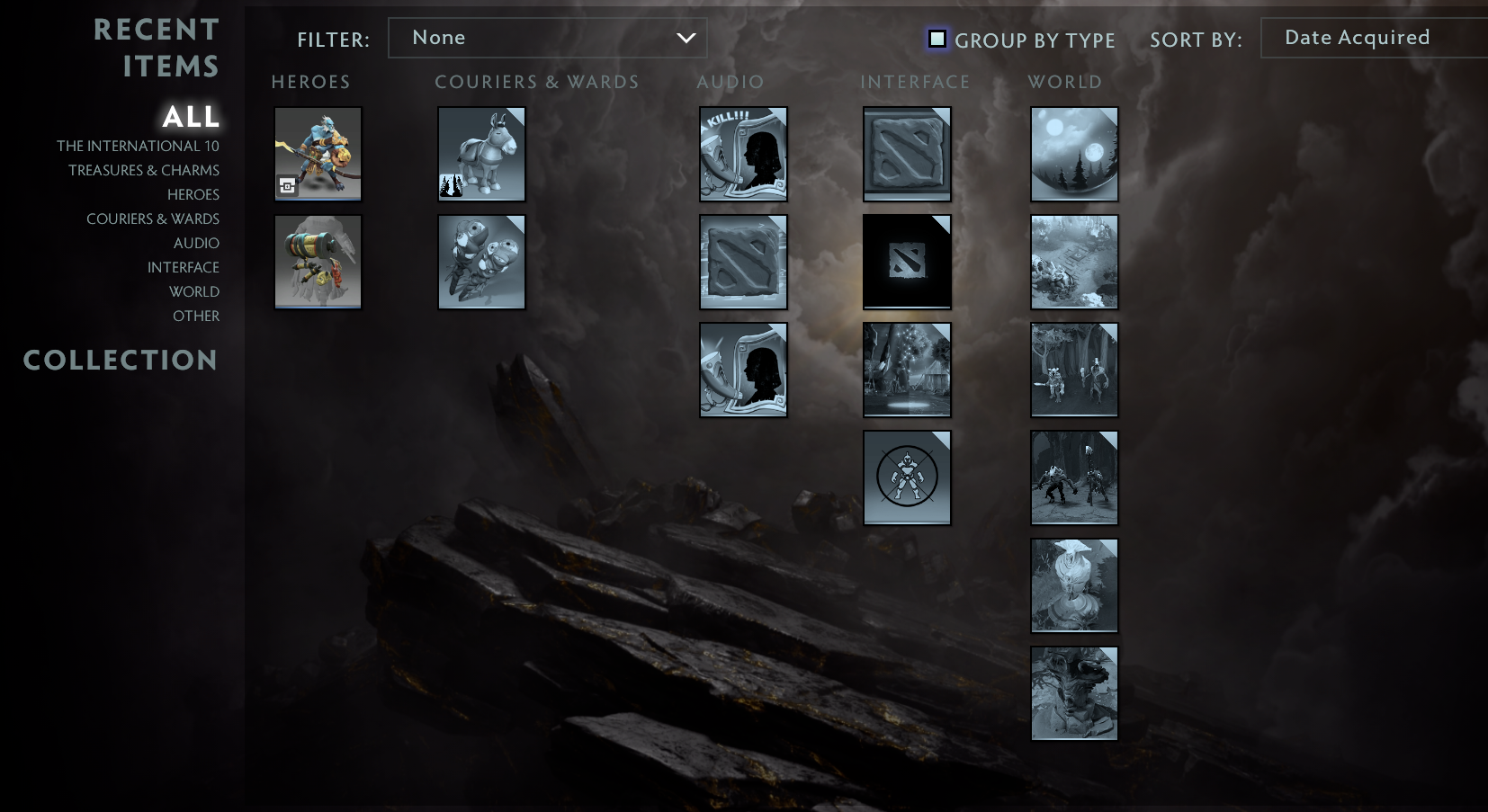
Task: Switch to the HEROES category in sidebar
Action: (193, 194)
